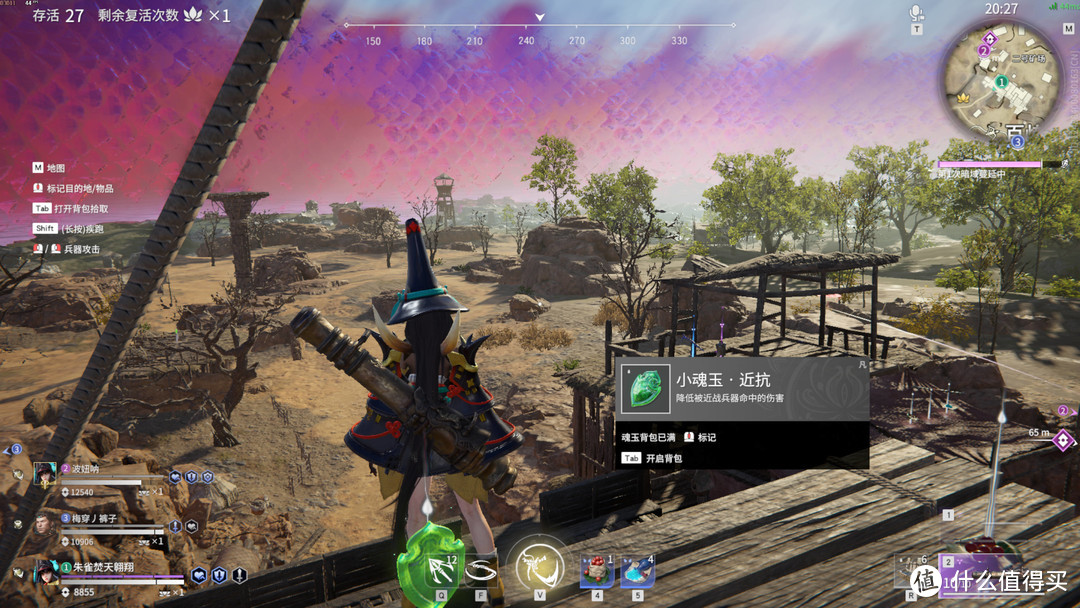Viewport: 1080px width, 608px height.
Task: Click the purple diamond waypoint marker at 65 m
Action: 1062,440
